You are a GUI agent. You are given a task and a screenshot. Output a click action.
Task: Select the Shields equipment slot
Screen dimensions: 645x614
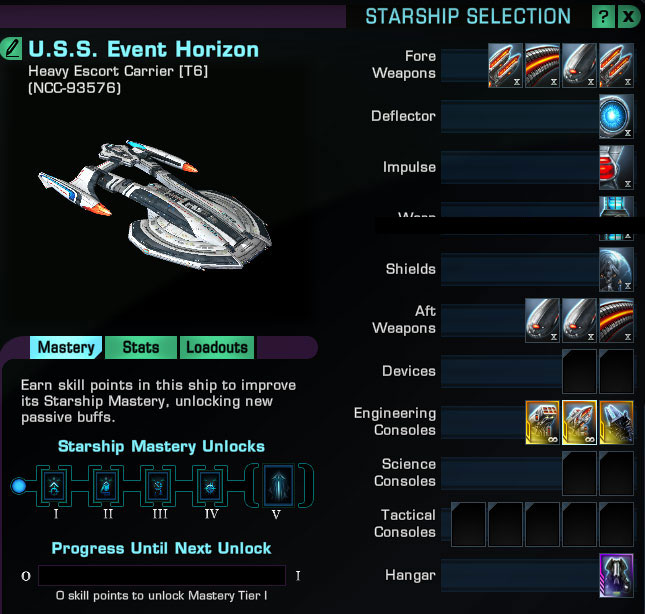point(616,269)
